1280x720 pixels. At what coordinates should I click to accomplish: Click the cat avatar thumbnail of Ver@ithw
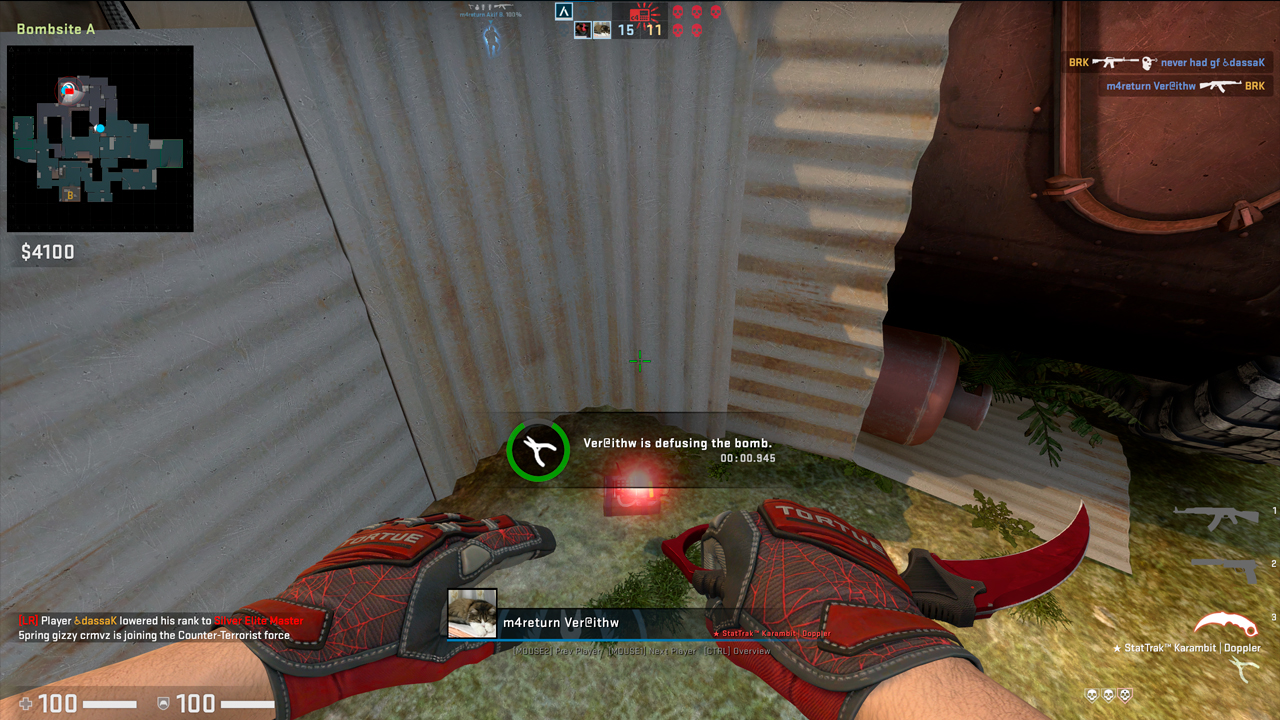coord(471,611)
